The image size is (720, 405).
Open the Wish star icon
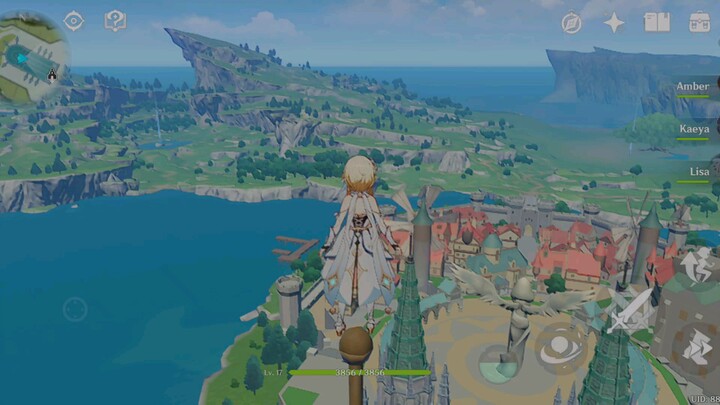tap(614, 22)
